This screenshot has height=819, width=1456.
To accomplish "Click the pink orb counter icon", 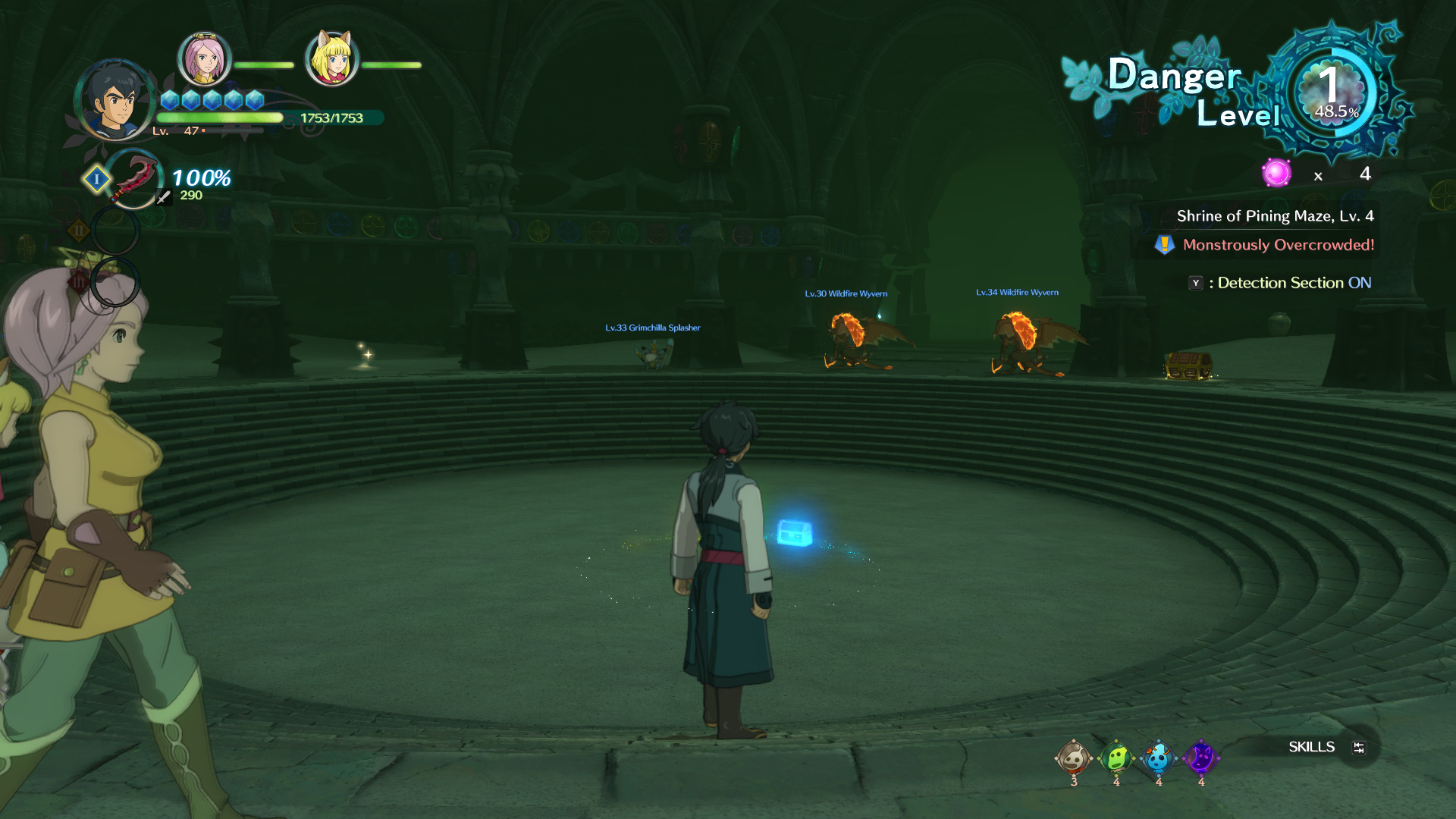I will click(x=1276, y=174).
